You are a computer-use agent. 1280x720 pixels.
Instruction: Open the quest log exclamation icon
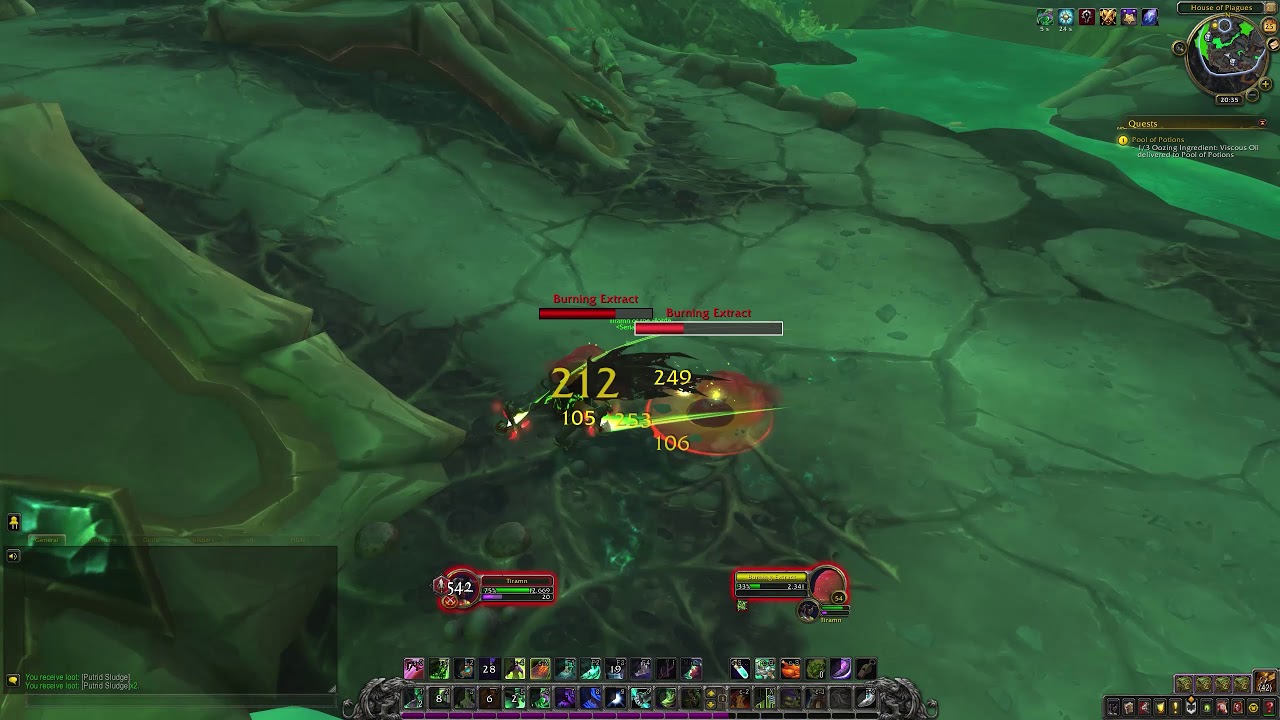1174,707
